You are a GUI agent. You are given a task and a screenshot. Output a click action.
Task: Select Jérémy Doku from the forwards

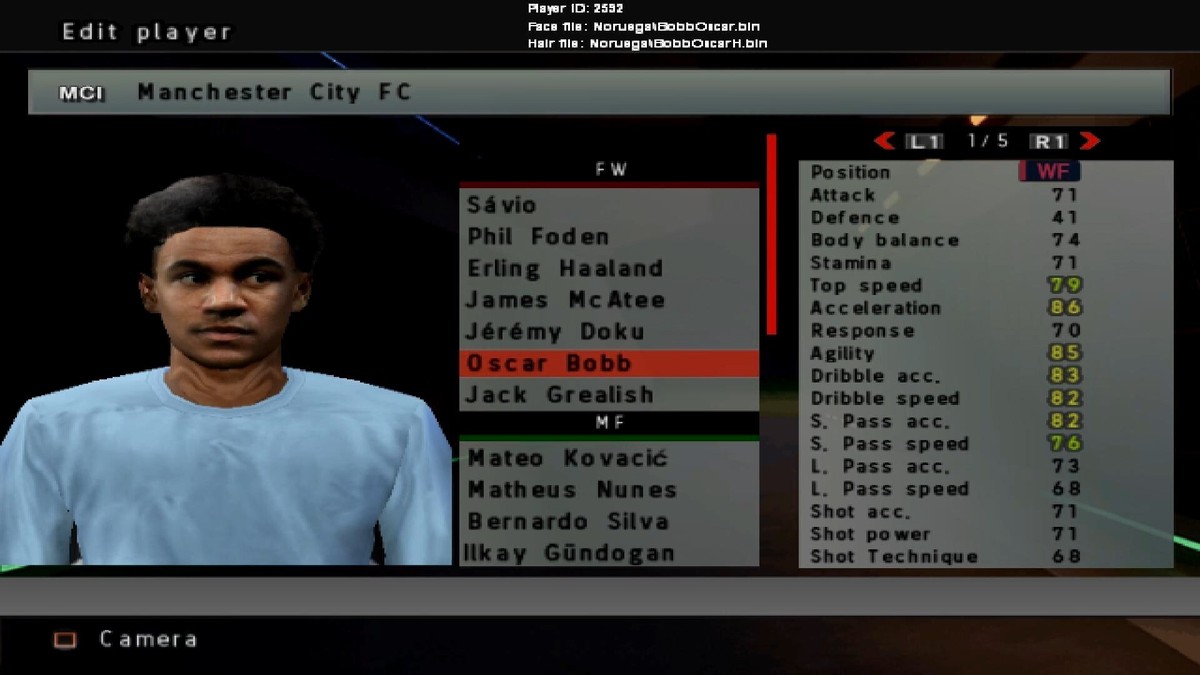[556, 331]
